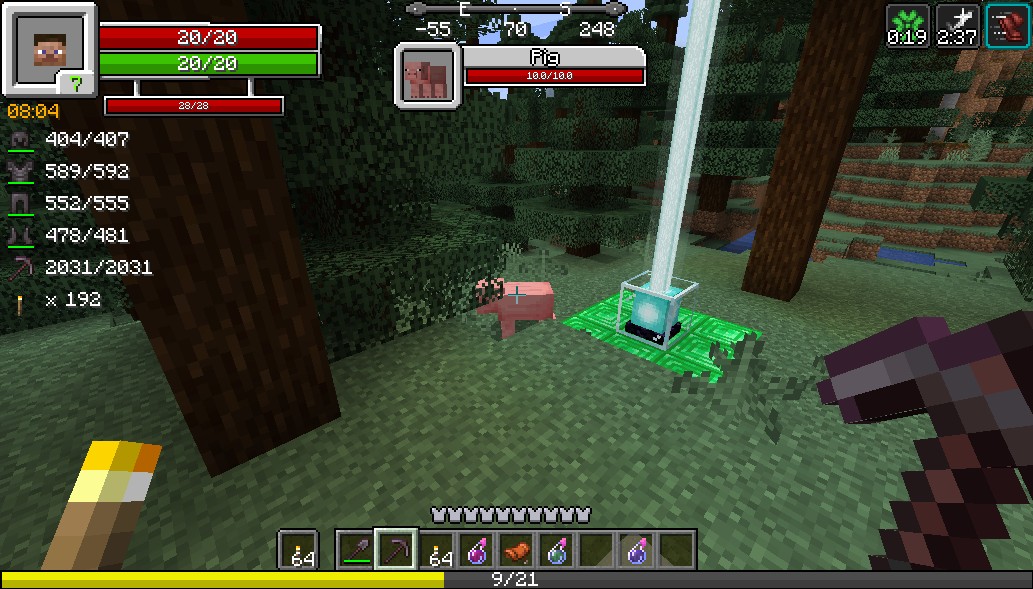The height and width of the screenshot is (589, 1033).
Task: Click the boots durability icon
Action: (21, 236)
